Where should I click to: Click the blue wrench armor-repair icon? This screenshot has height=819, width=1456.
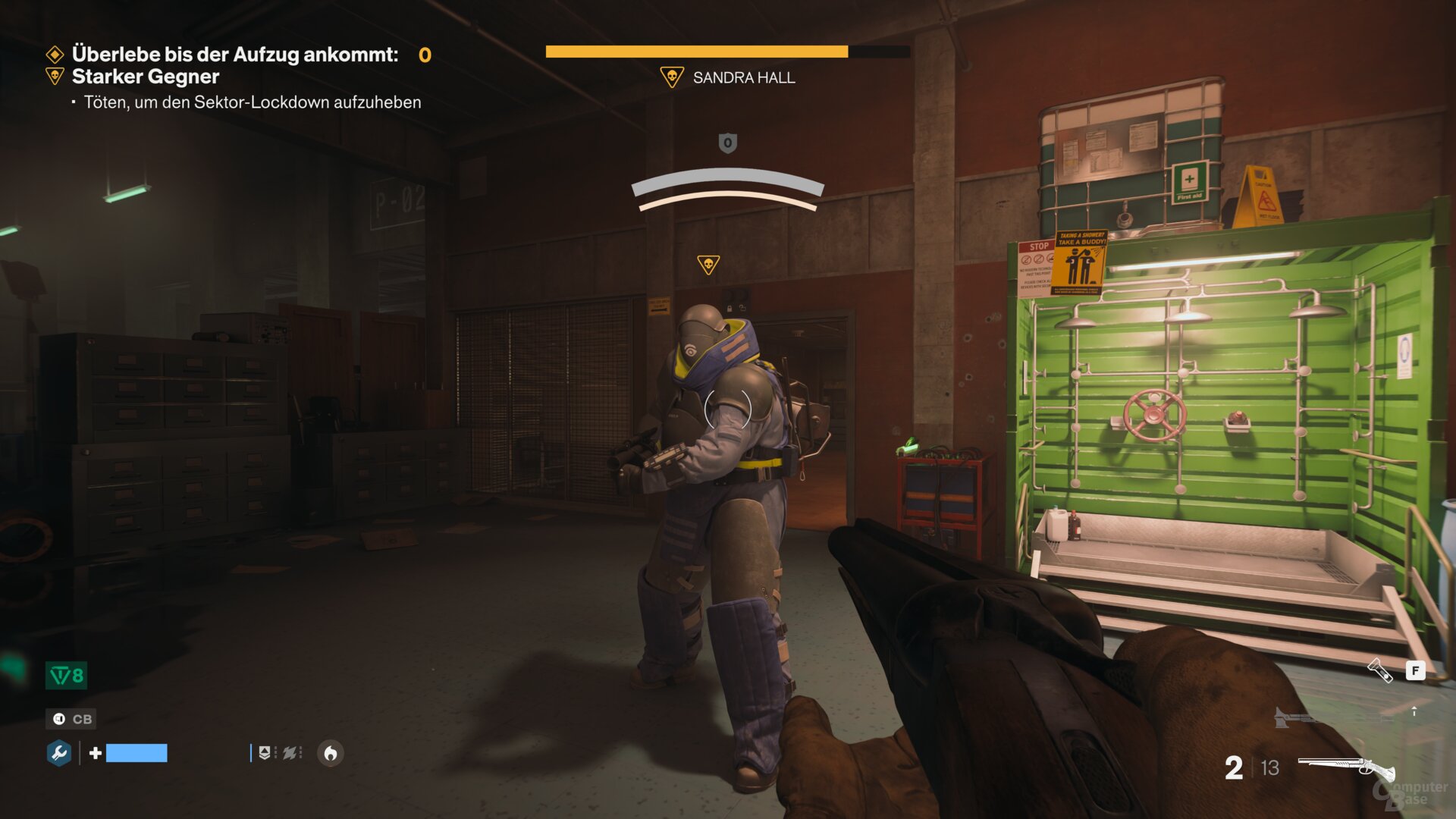coord(59,754)
